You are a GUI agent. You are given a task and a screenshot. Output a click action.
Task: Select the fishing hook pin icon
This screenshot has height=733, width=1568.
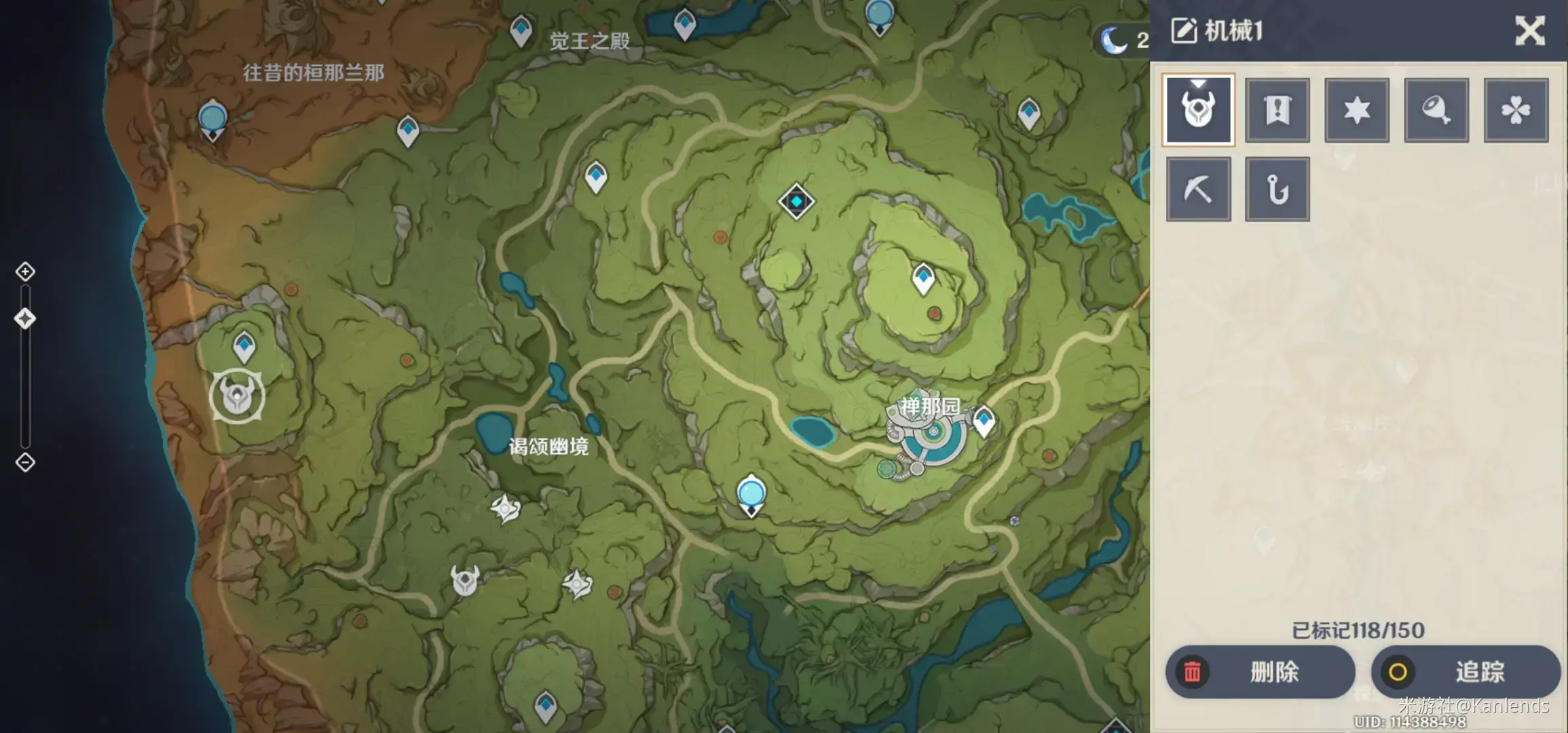pyautogui.click(x=1277, y=189)
